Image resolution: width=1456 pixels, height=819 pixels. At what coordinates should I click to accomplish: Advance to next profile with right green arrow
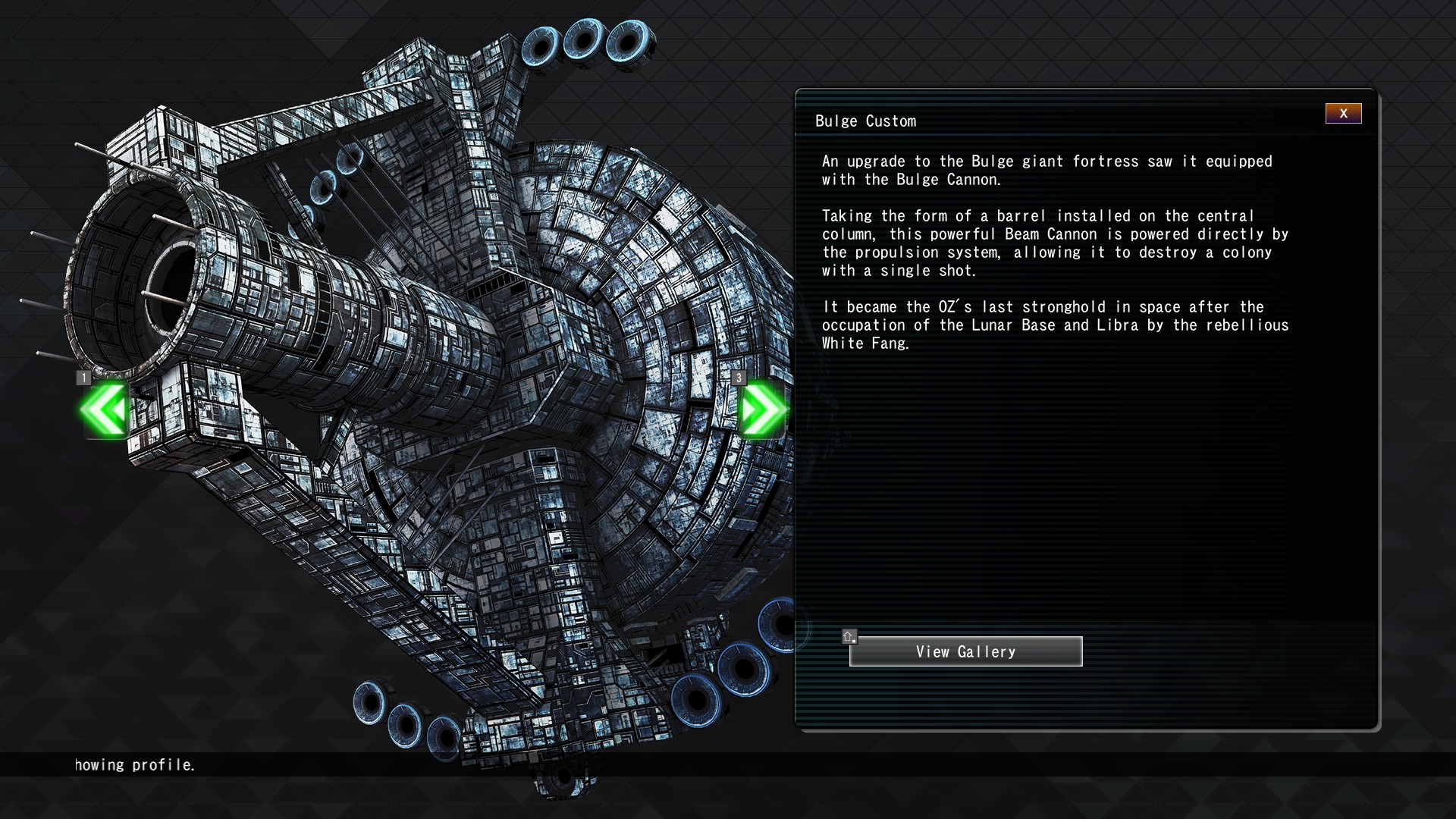coord(762,409)
